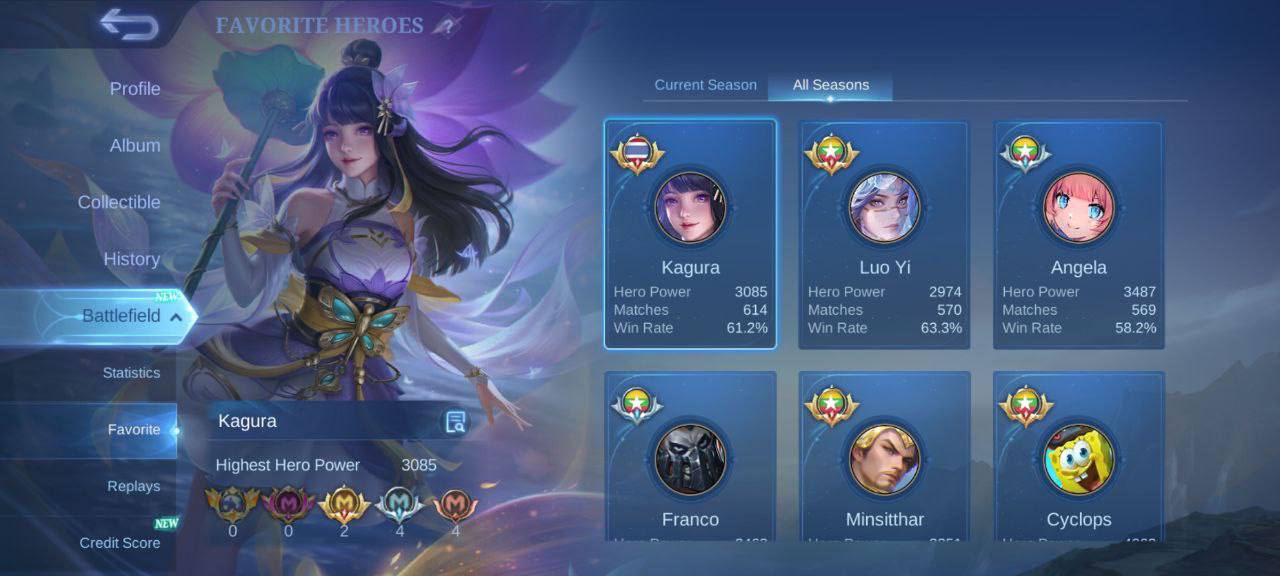The image size is (1280, 576).
Task: Choose the Minsitthar hero card
Action: (884, 460)
